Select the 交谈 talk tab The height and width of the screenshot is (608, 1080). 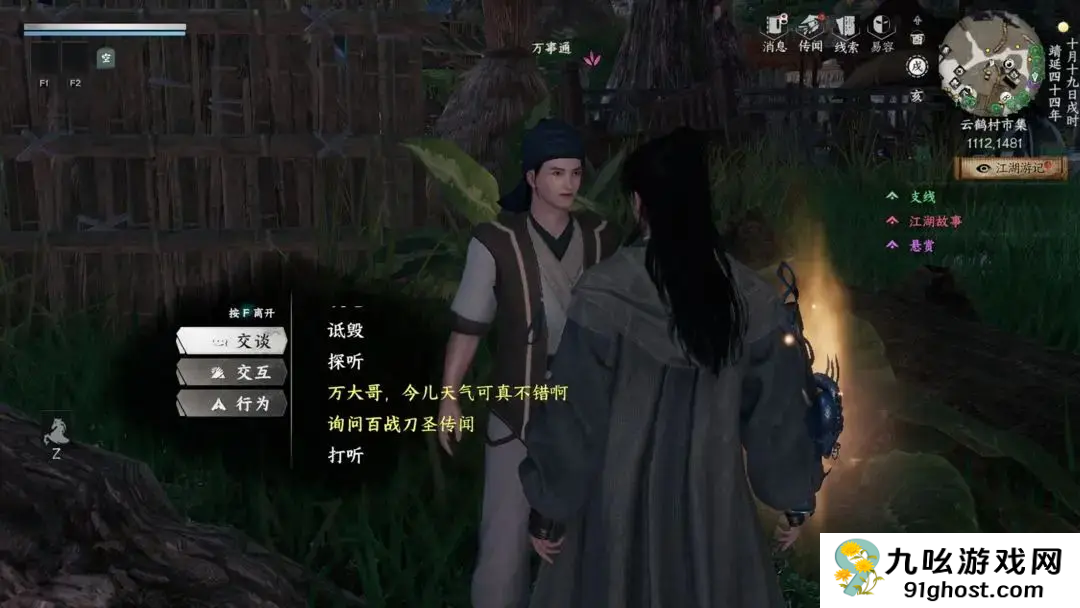(x=232, y=341)
